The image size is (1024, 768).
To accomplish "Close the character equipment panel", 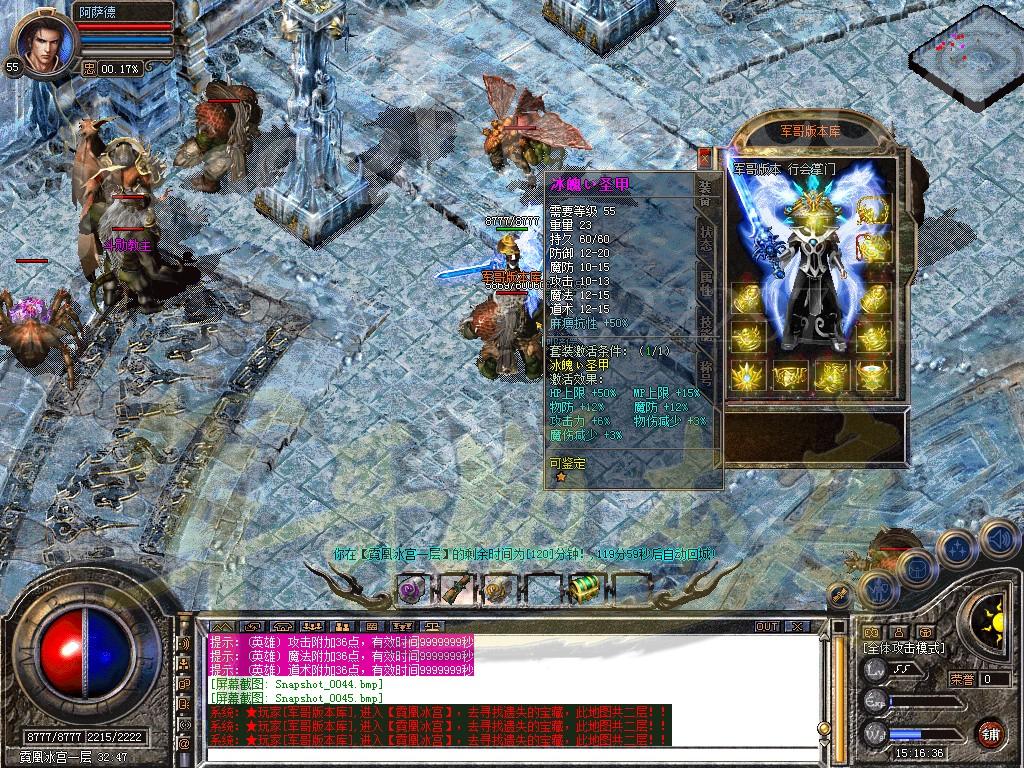I will click(x=704, y=157).
